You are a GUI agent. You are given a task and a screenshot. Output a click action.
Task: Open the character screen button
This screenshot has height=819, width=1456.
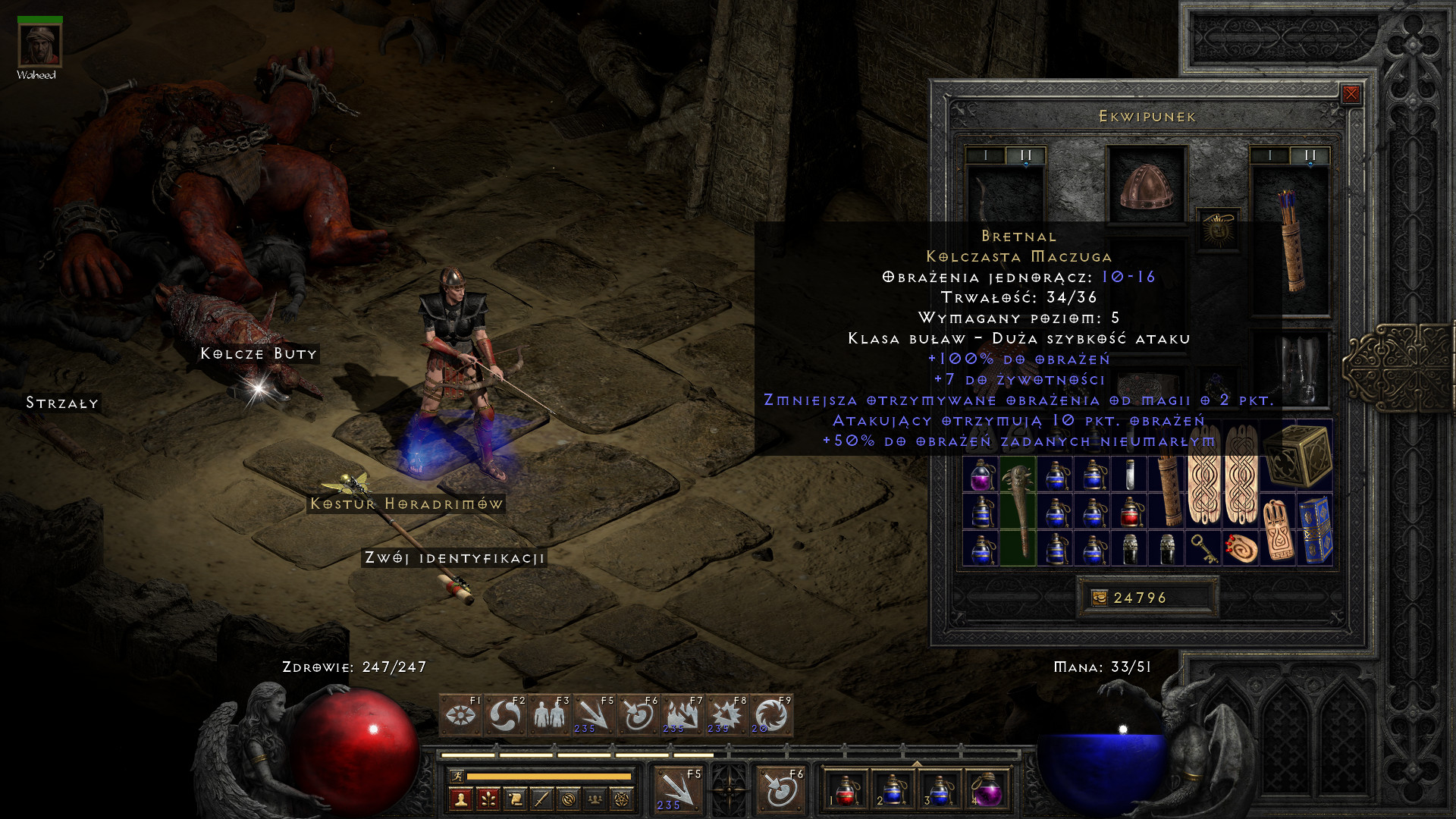pos(460,799)
